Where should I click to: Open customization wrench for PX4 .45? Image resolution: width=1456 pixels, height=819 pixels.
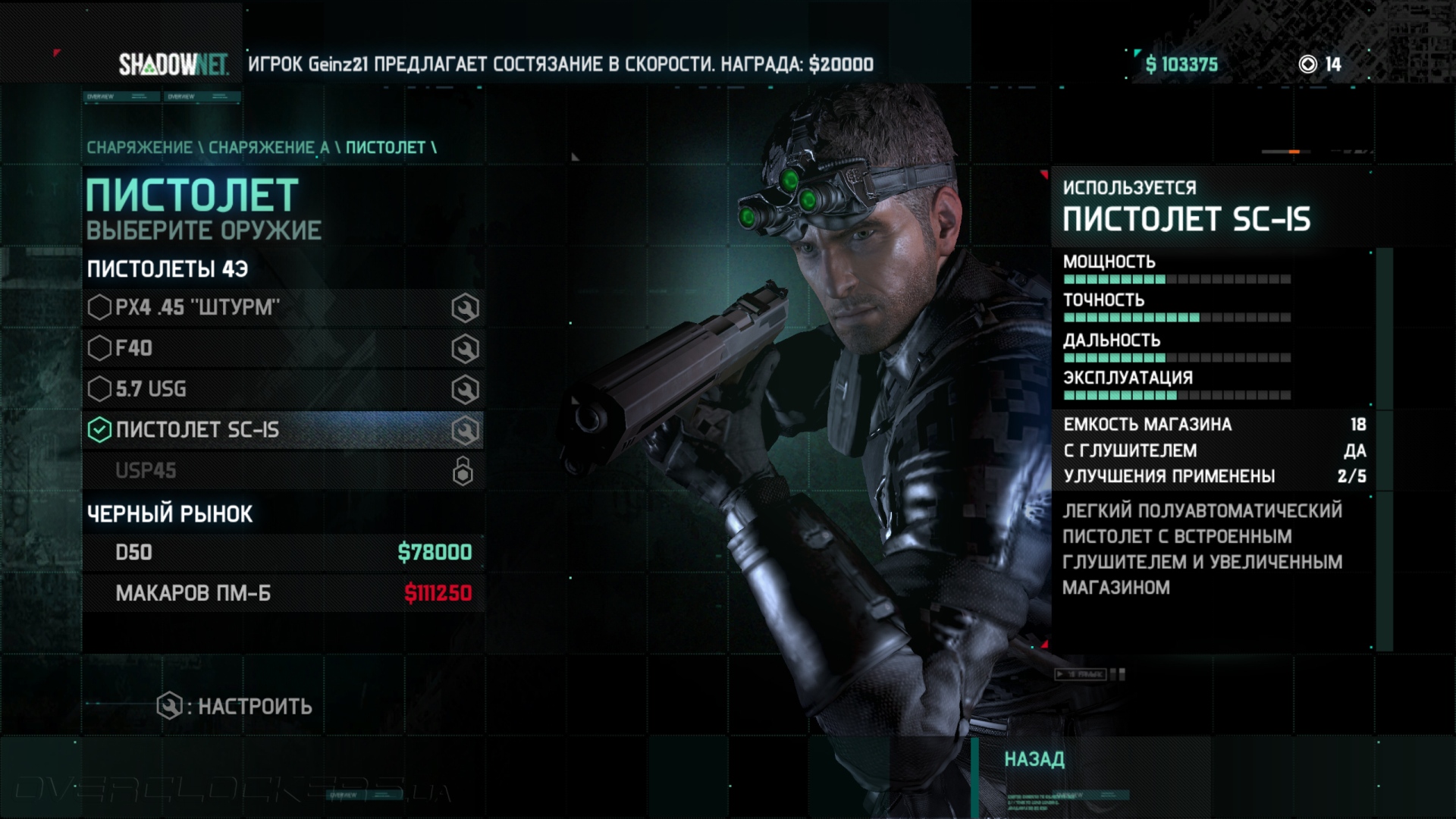[x=465, y=309]
